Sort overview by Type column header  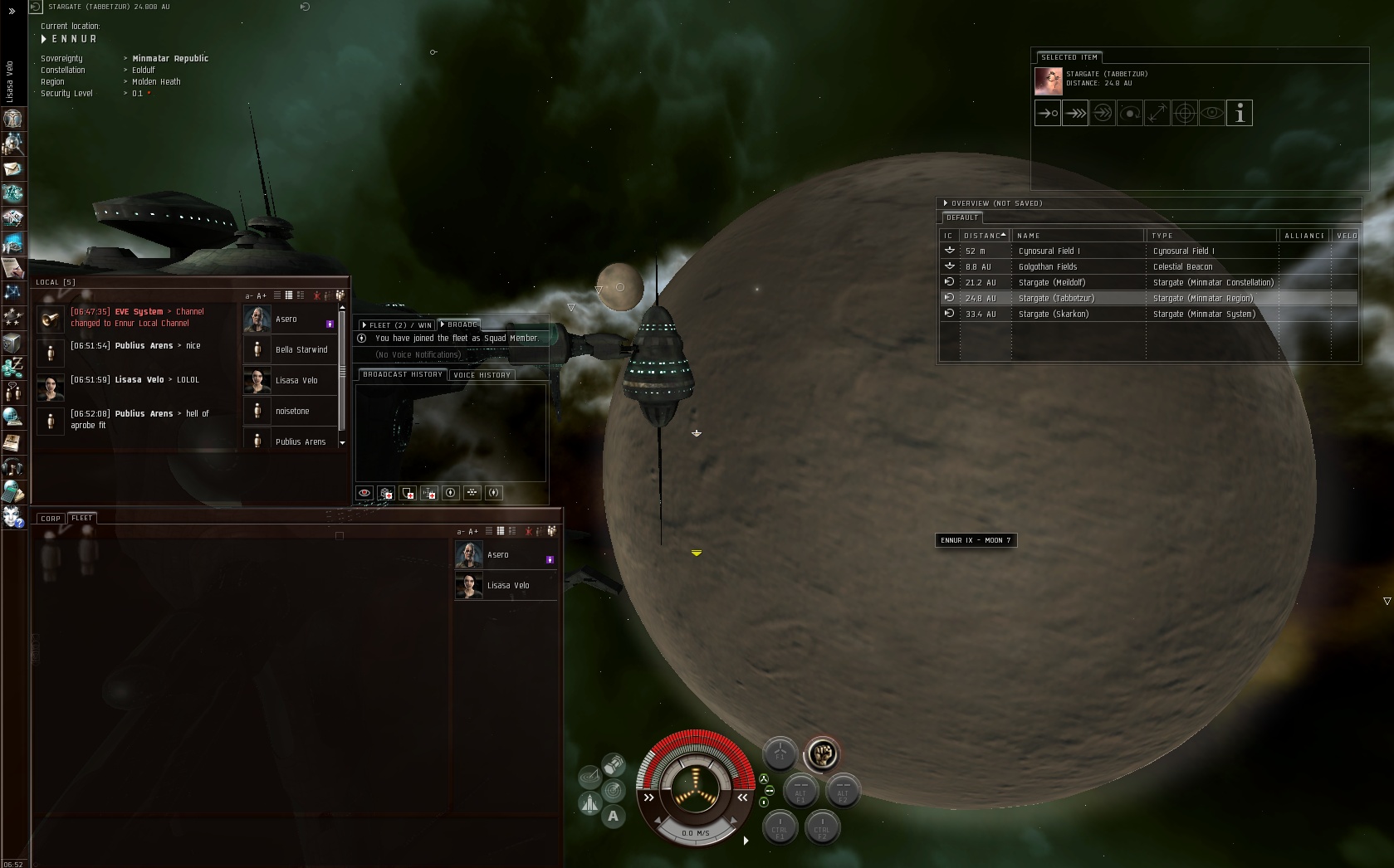1162,236
